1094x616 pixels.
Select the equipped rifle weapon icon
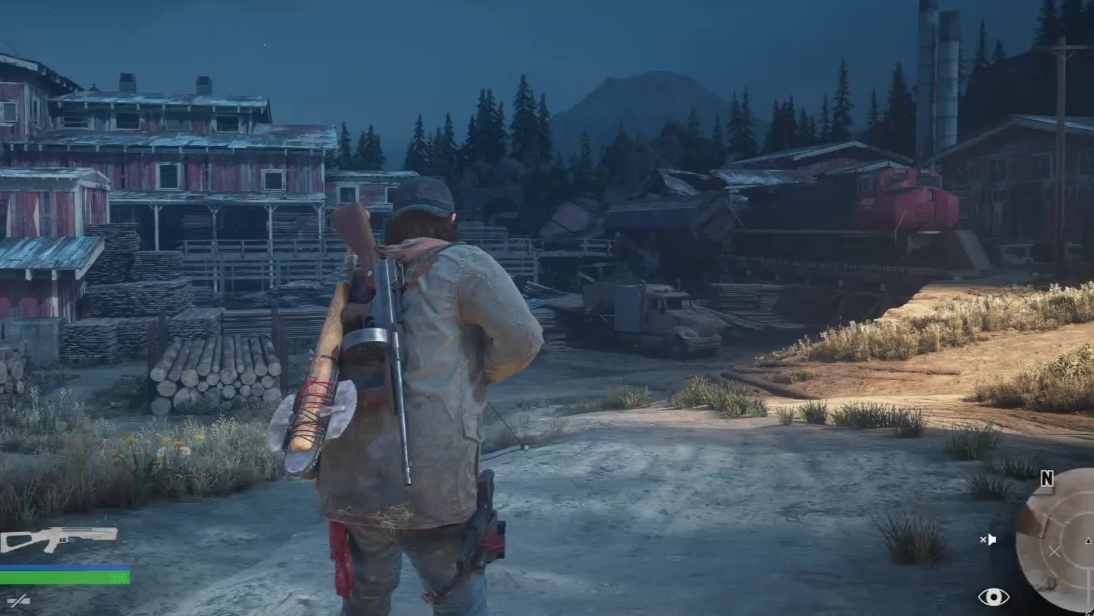pyautogui.click(x=58, y=539)
